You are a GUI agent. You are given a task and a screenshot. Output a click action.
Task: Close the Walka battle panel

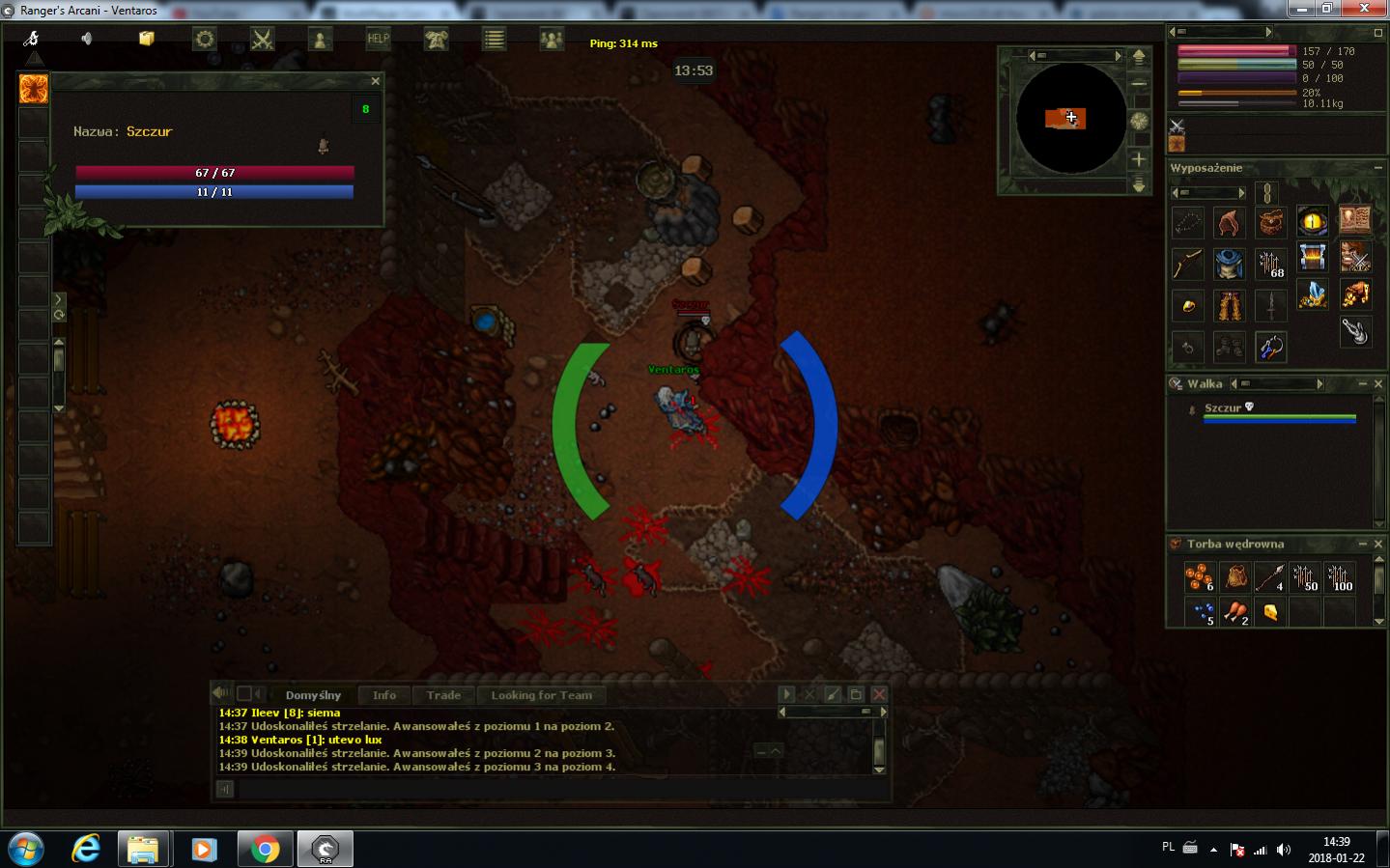1378,384
